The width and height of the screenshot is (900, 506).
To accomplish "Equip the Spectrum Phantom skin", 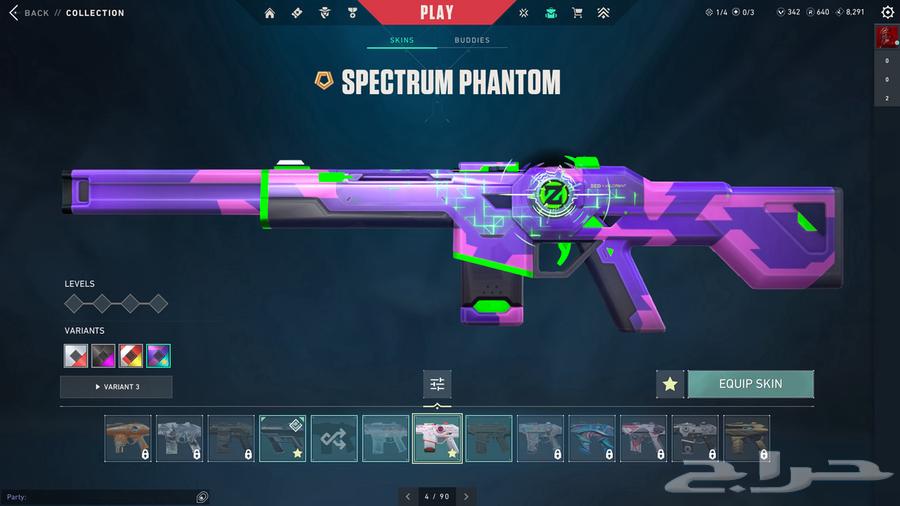I will pyautogui.click(x=750, y=384).
